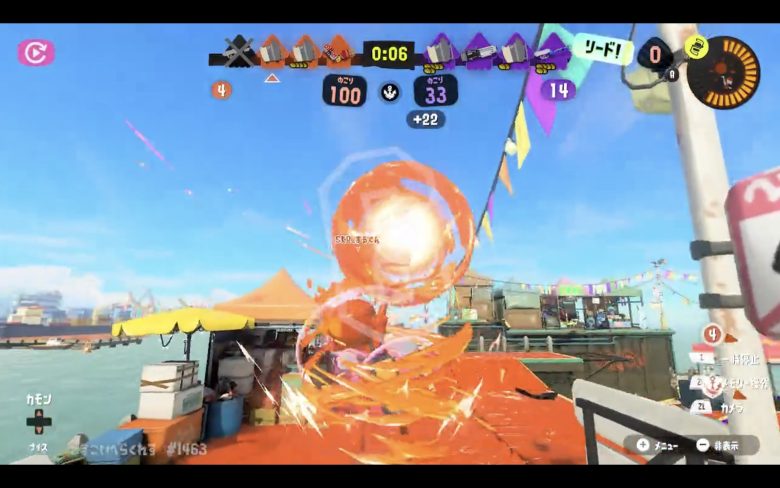Click the yellow sub weapon icon
The image size is (780, 488).
(697, 46)
